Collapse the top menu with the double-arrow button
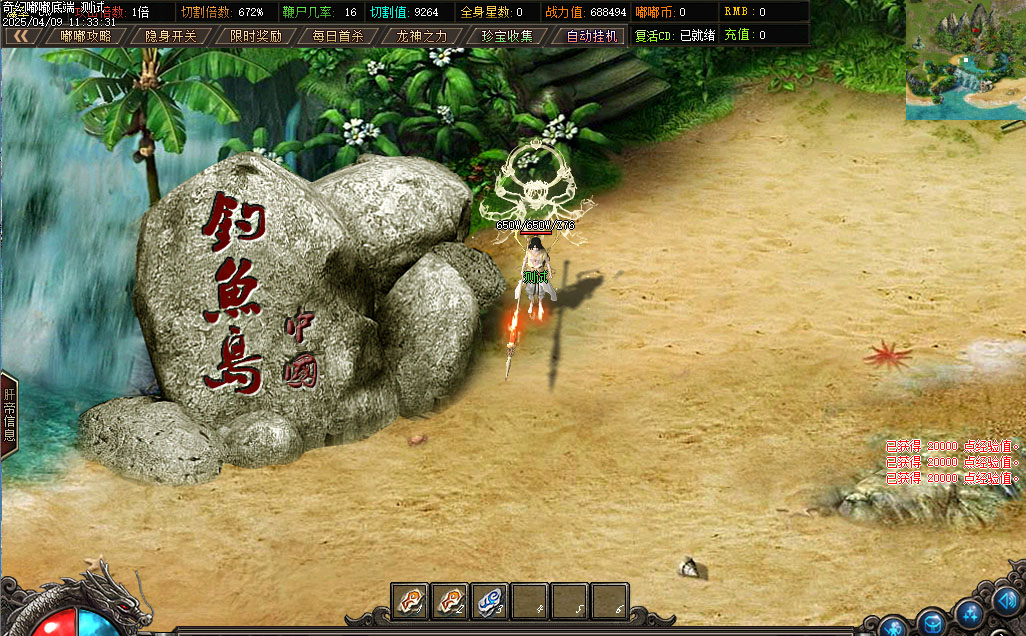Screen dimensions: 1026x636 pos(20,36)
